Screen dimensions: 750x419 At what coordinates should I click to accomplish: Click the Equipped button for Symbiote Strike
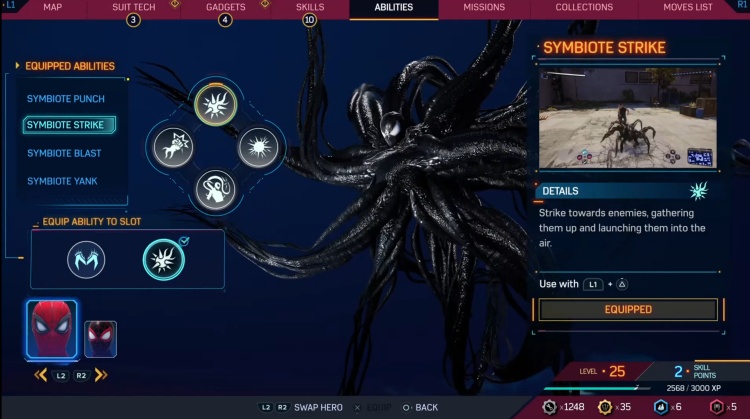[628, 310]
